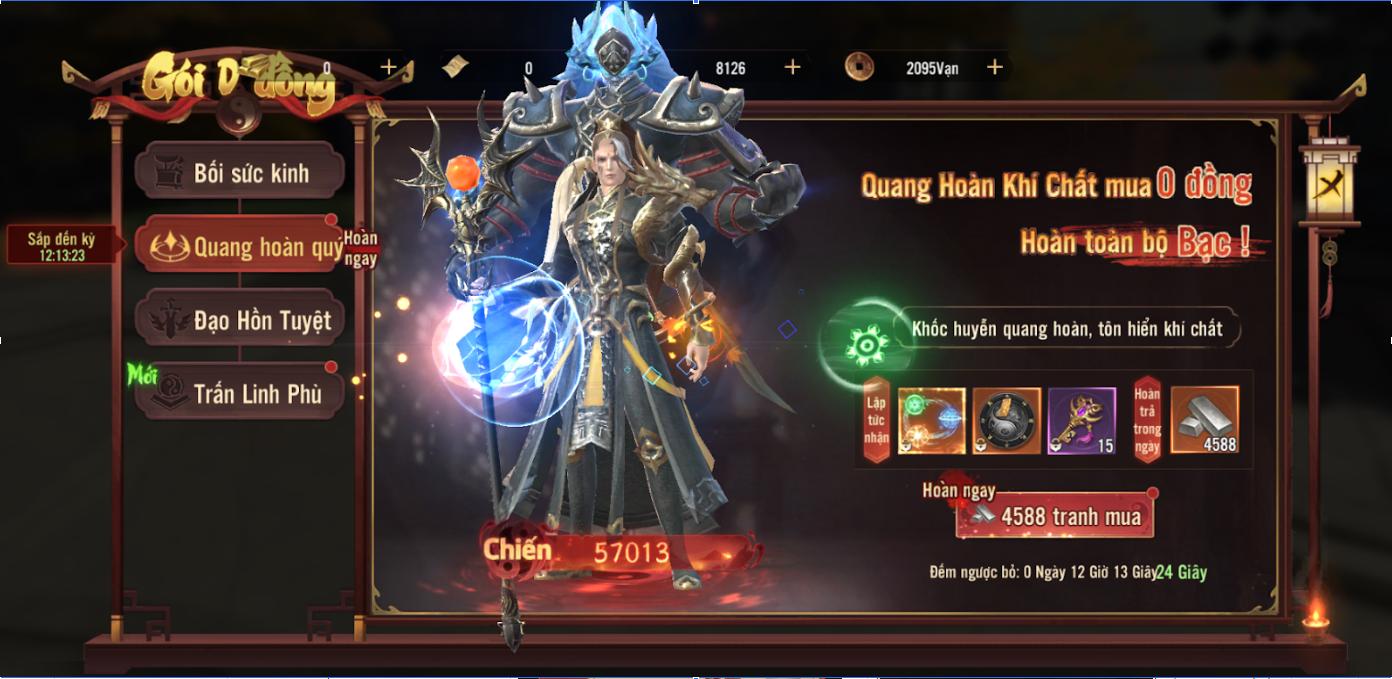This screenshot has width=1392, height=679.
Task: Buy the pack with 4588 tranh mua
Action: tap(1055, 517)
